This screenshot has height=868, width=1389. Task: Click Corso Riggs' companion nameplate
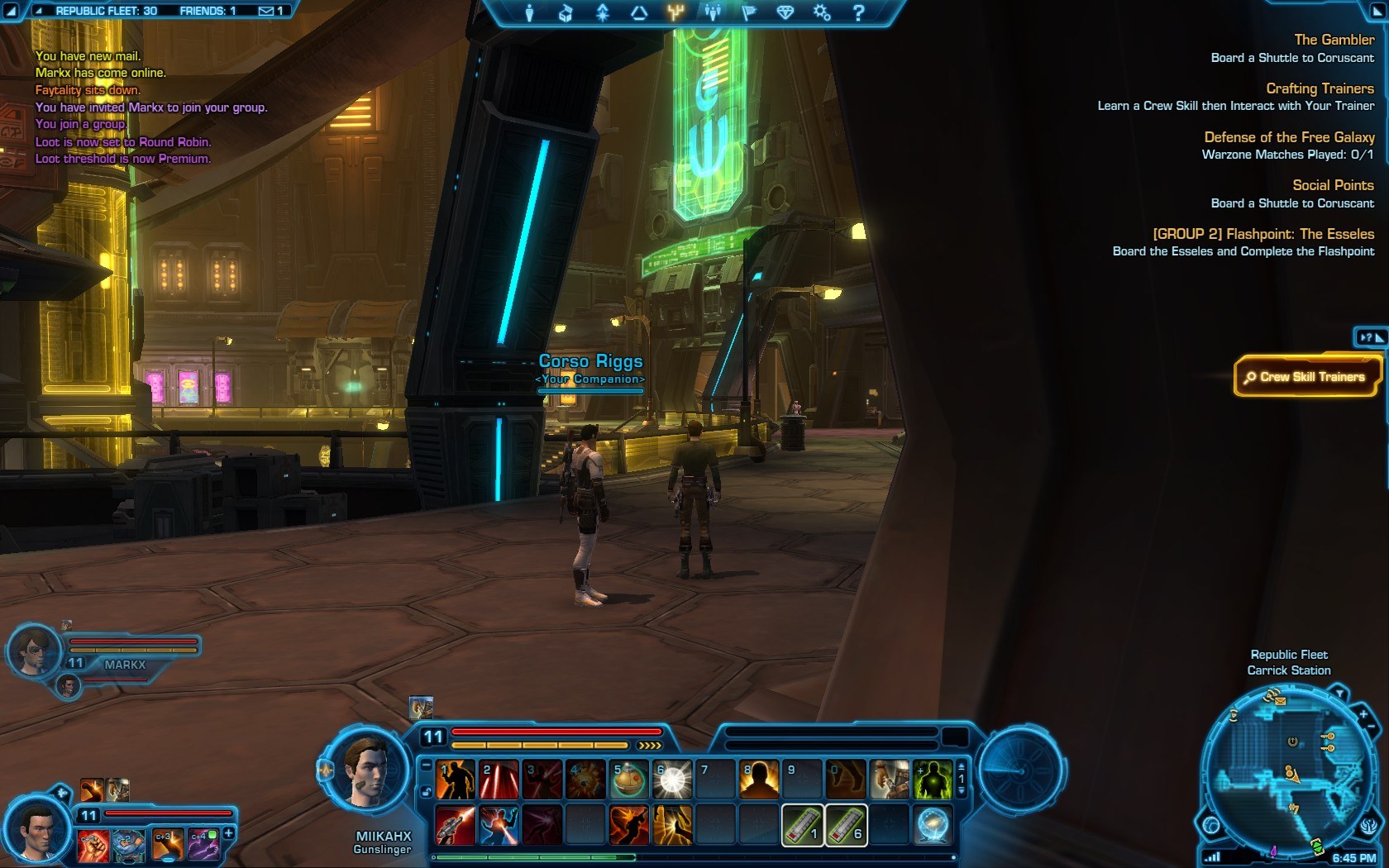(x=590, y=361)
